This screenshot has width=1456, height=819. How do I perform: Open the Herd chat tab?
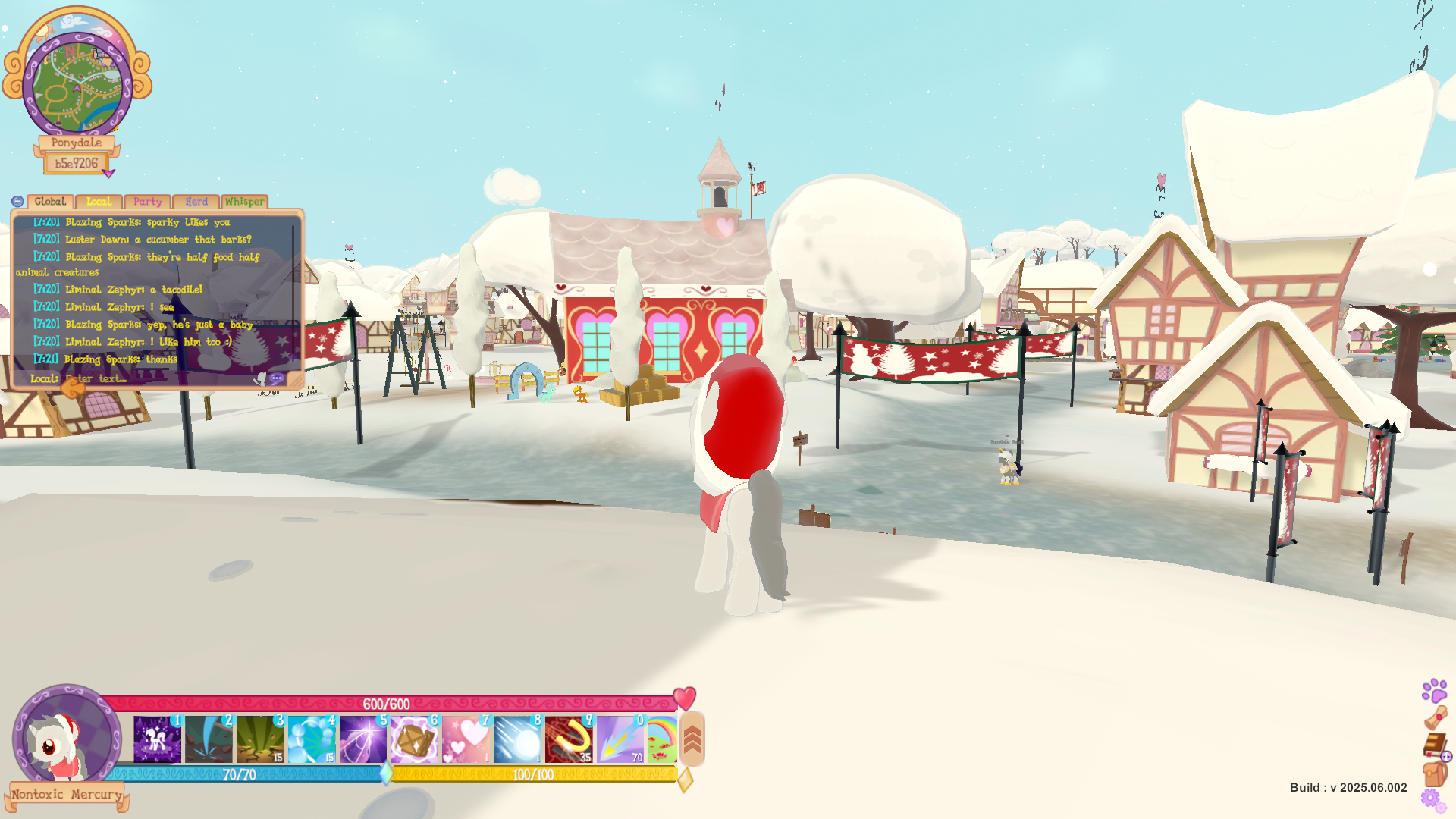pyautogui.click(x=196, y=202)
